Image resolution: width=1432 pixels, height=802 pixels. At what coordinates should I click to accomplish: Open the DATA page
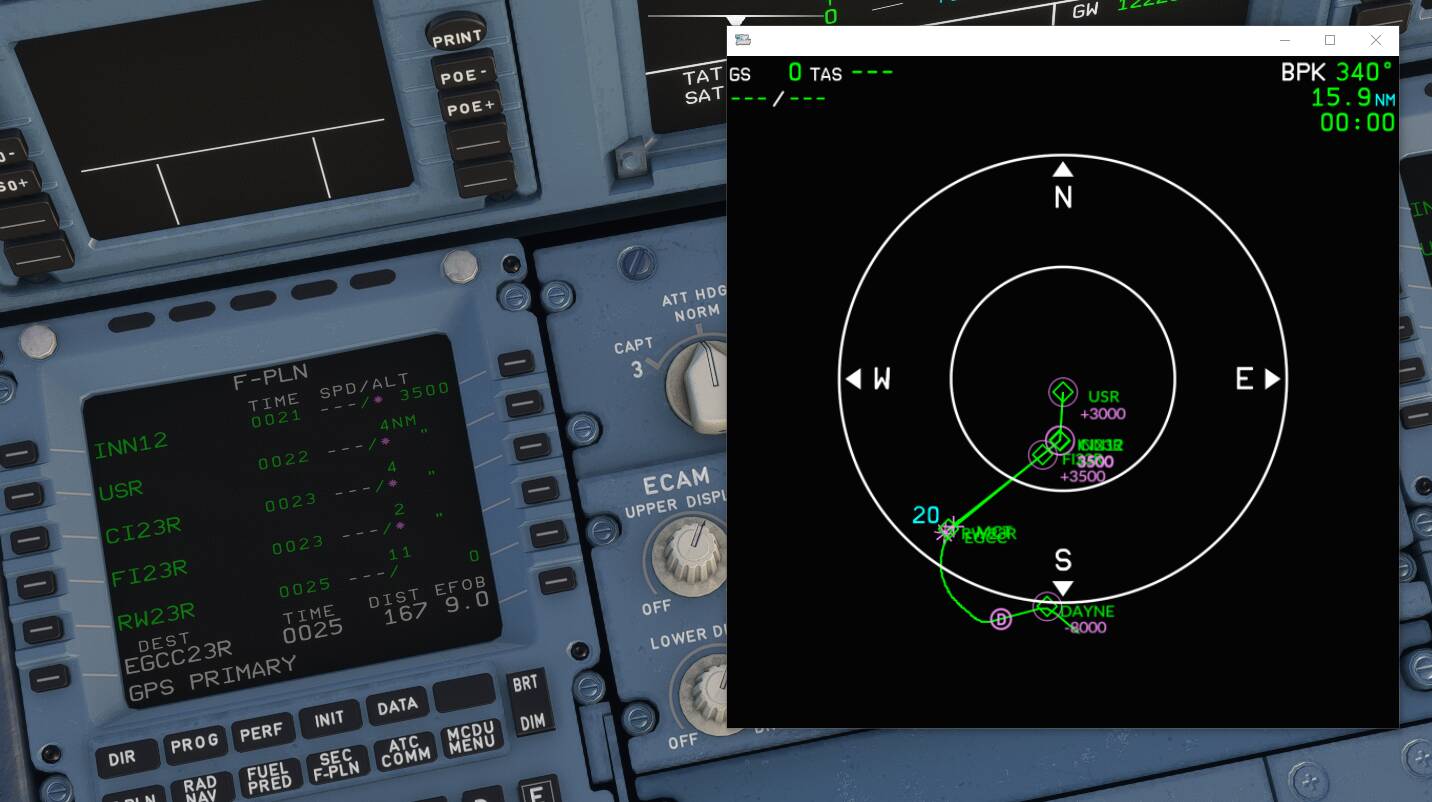click(x=397, y=707)
